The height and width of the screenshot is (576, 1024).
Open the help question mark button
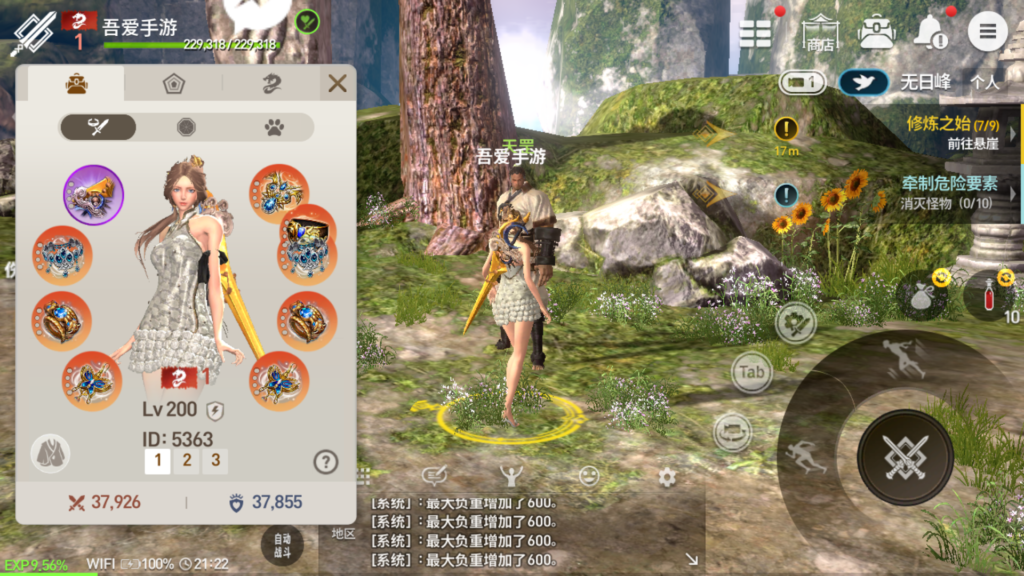coord(325,461)
